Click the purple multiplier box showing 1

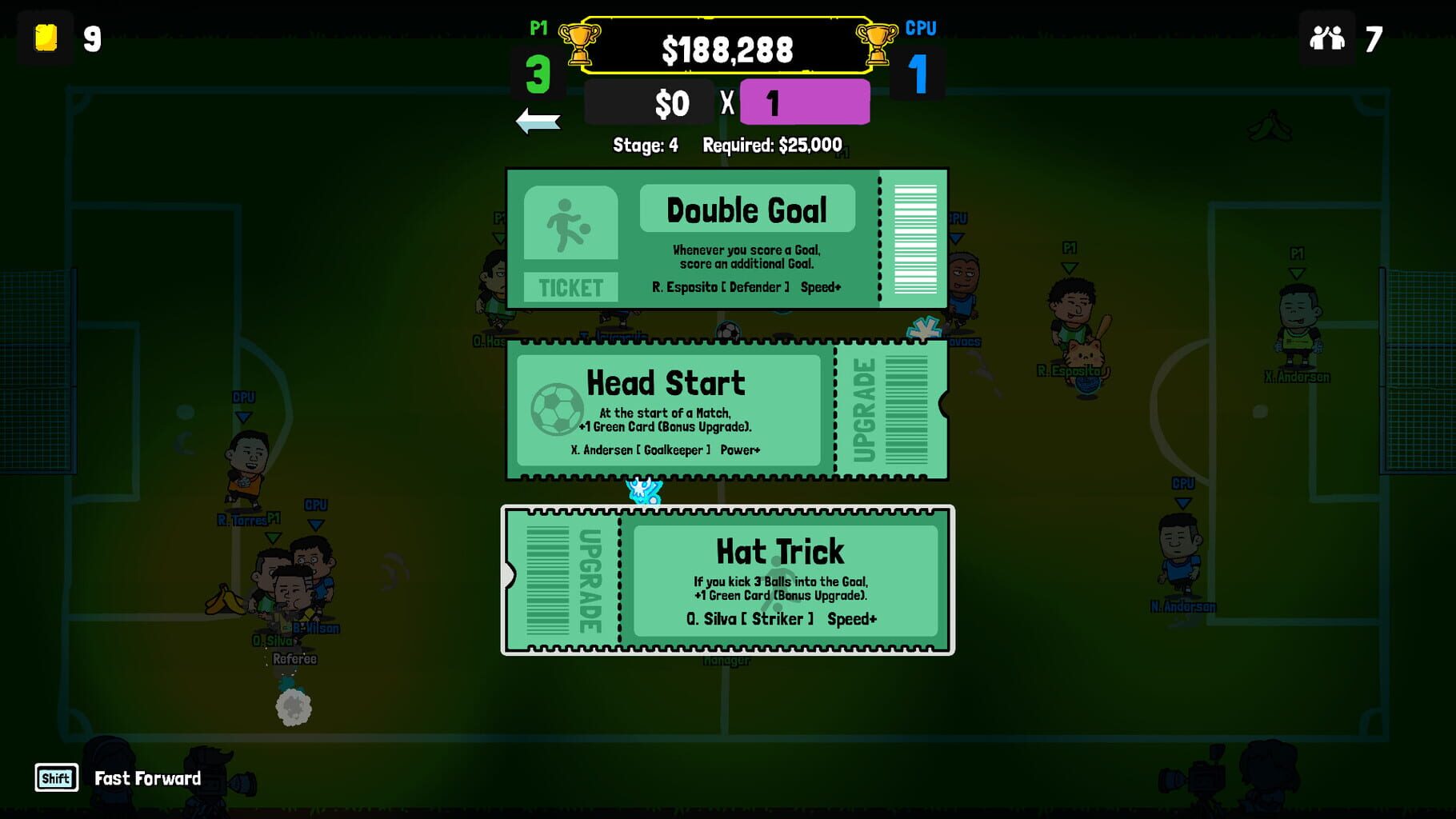804,102
